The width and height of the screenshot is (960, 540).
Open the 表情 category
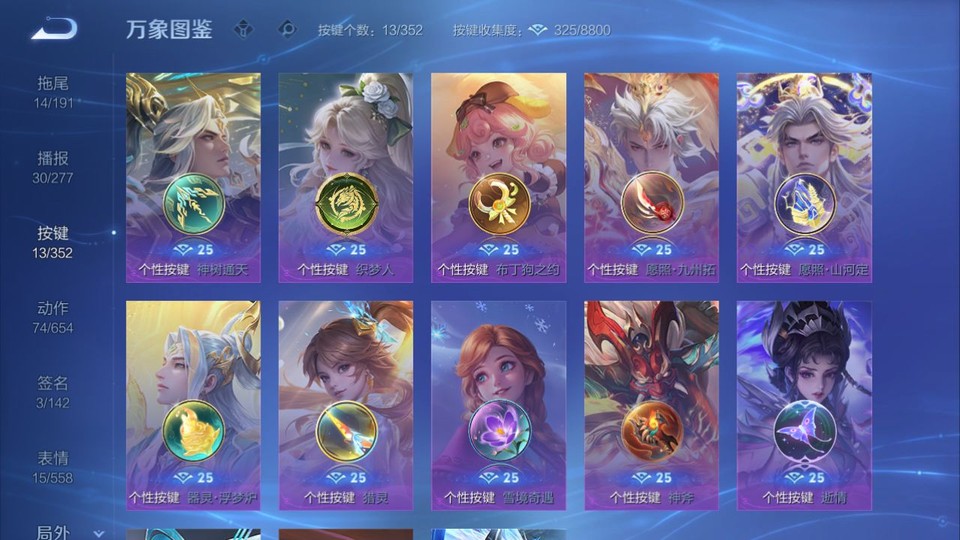tap(53, 466)
